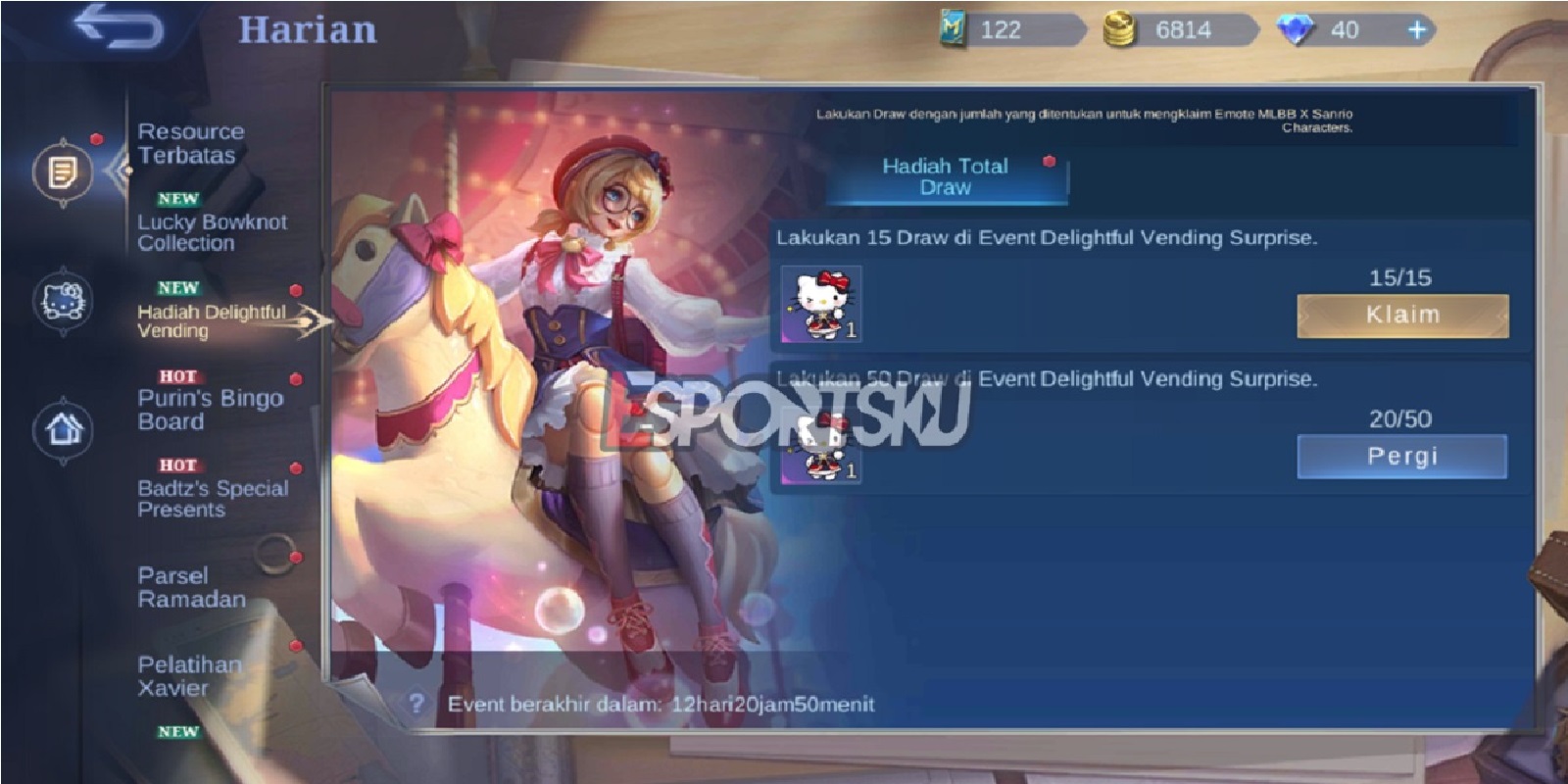This screenshot has width=1568, height=784.
Task: Check the 20/50 draw progress indicator
Action: pos(1402,419)
